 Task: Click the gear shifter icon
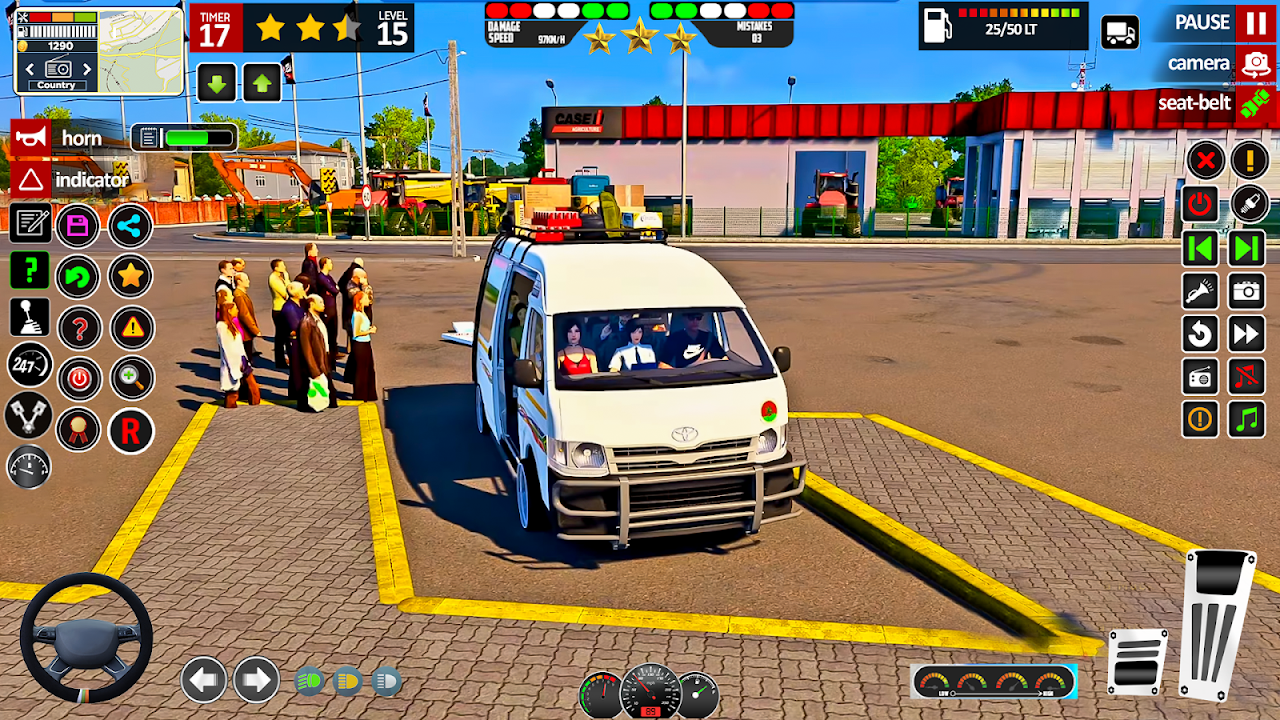(x=29, y=318)
